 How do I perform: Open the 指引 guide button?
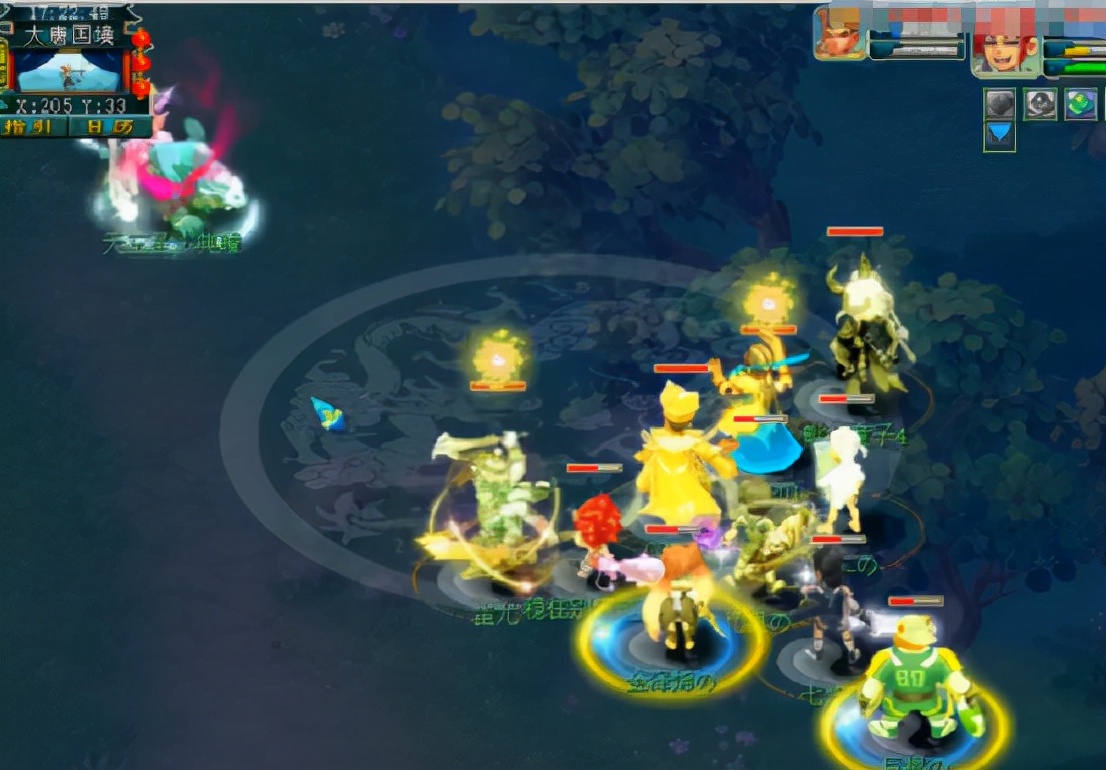point(34,127)
